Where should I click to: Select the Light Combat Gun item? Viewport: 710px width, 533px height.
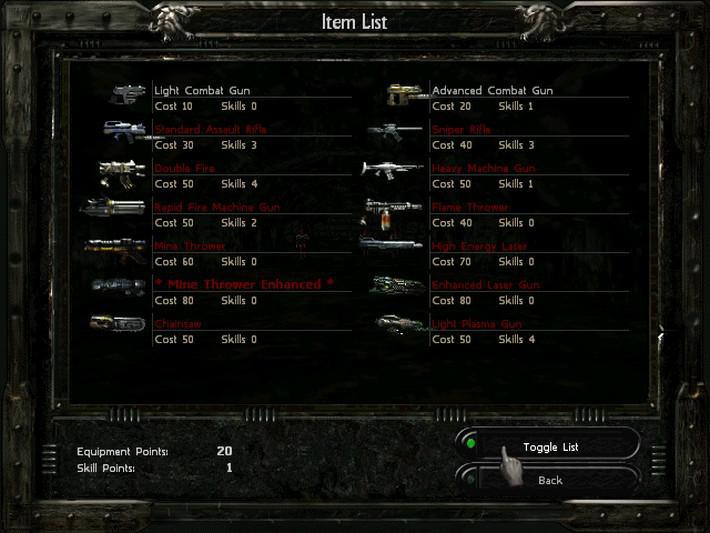pos(202,91)
